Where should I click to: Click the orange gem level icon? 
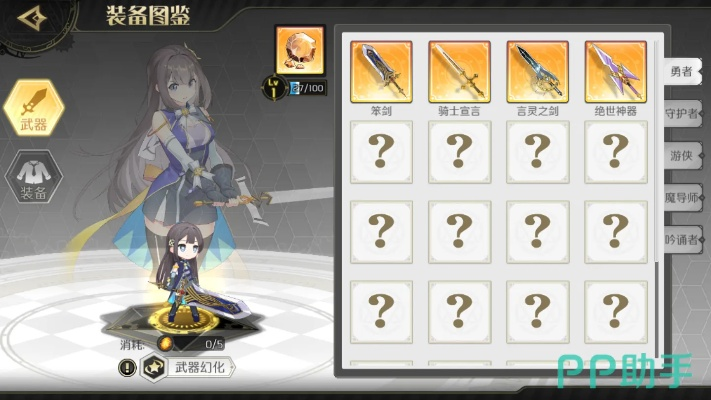pyautogui.click(x=299, y=50)
